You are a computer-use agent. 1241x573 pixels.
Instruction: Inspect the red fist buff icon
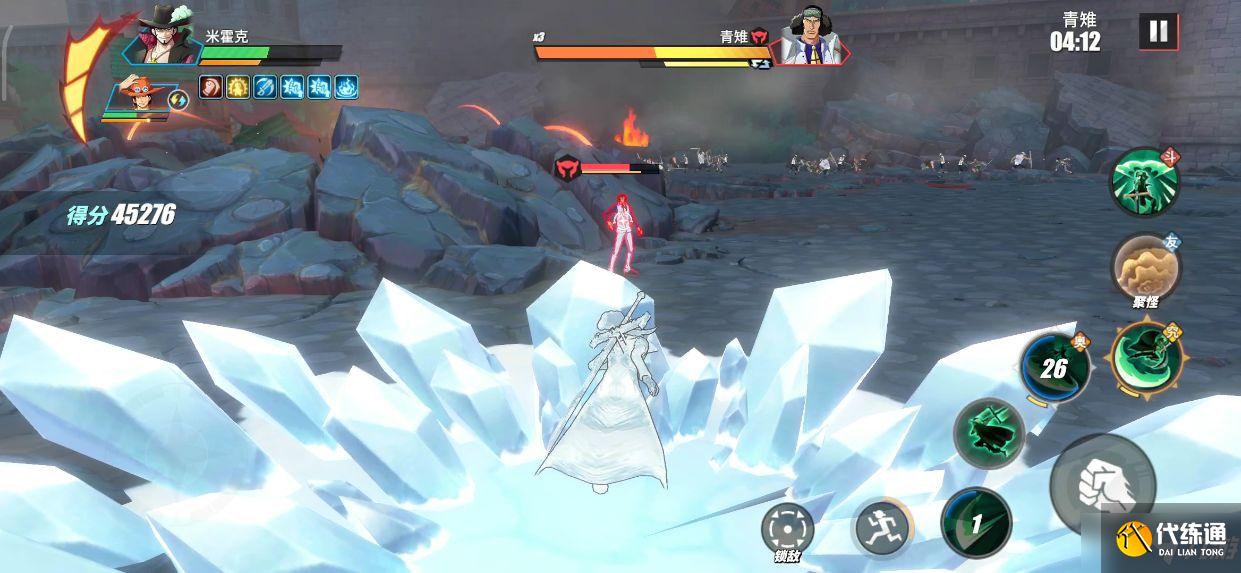pos(211,87)
